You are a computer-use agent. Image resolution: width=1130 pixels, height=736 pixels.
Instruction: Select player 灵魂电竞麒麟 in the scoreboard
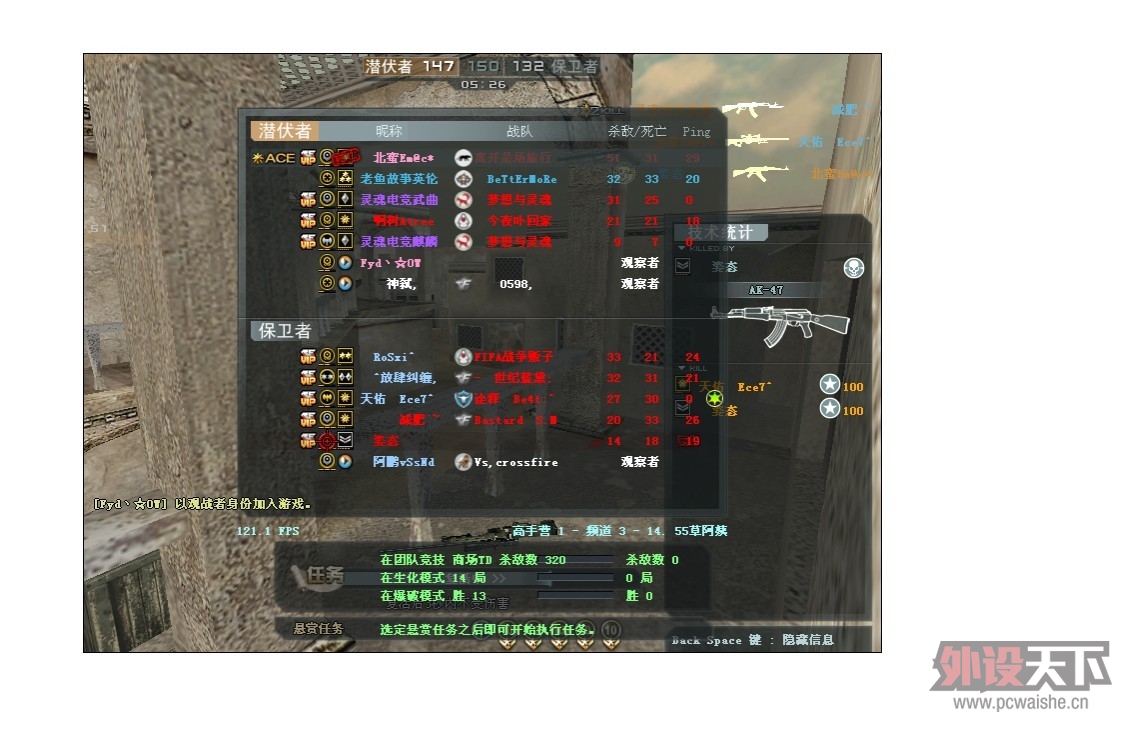(398, 242)
